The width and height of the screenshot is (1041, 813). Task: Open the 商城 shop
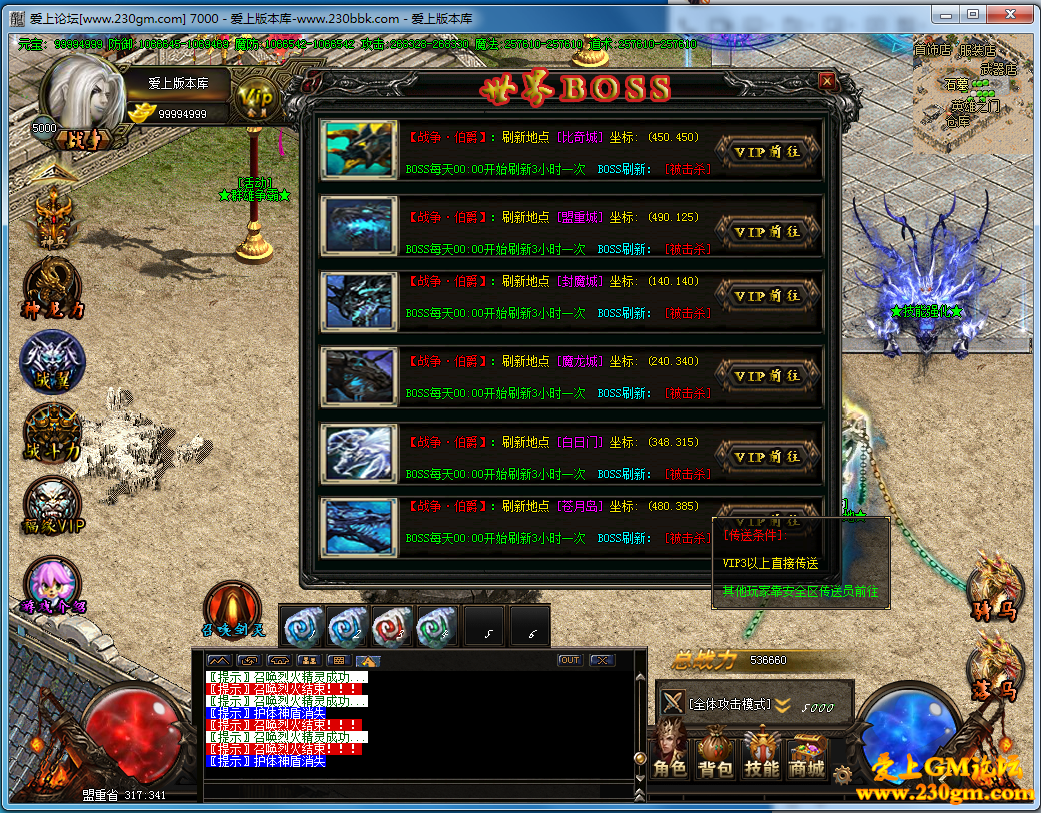click(807, 755)
